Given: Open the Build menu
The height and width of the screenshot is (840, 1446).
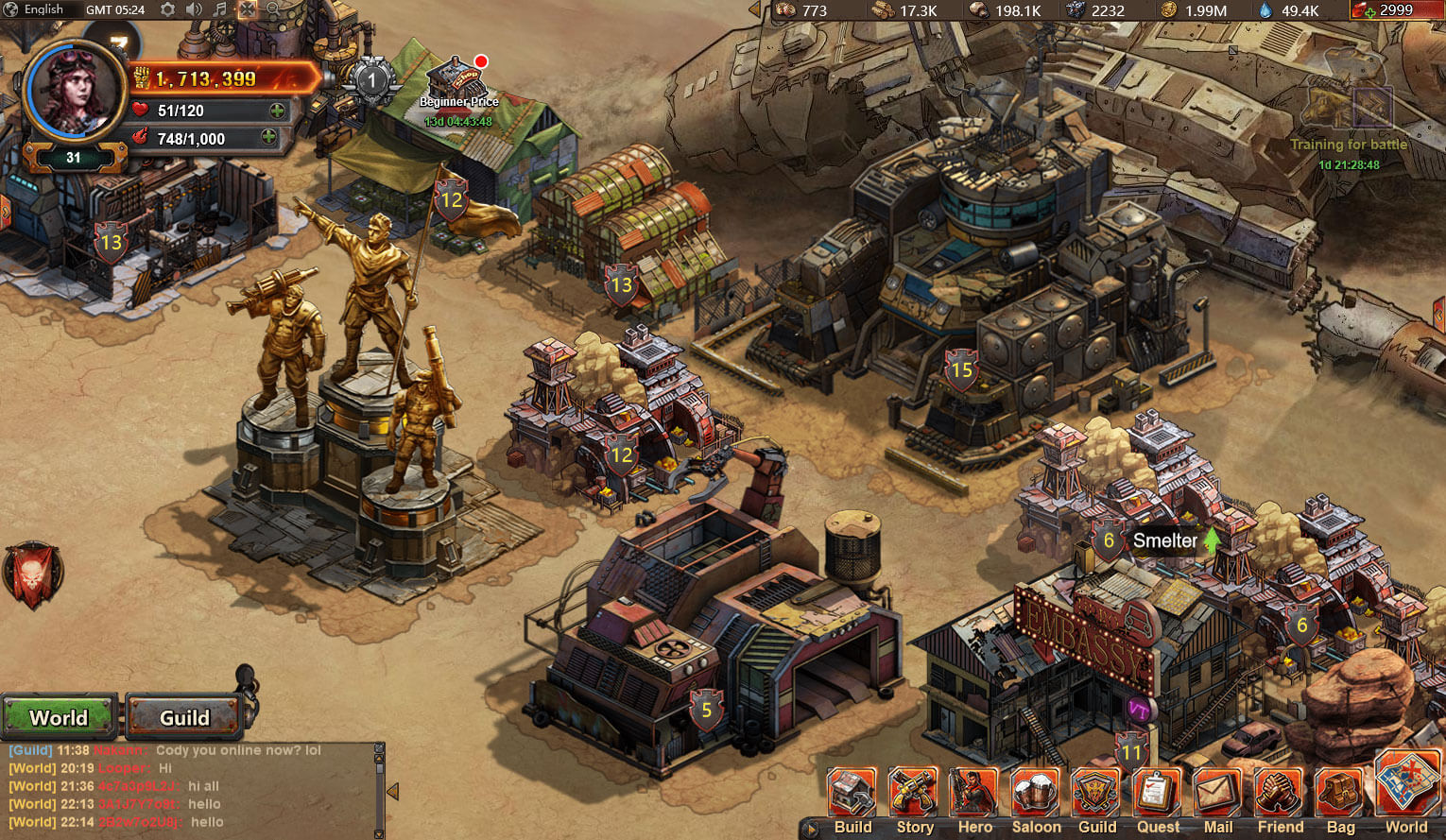Looking at the screenshot, I should tap(852, 794).
